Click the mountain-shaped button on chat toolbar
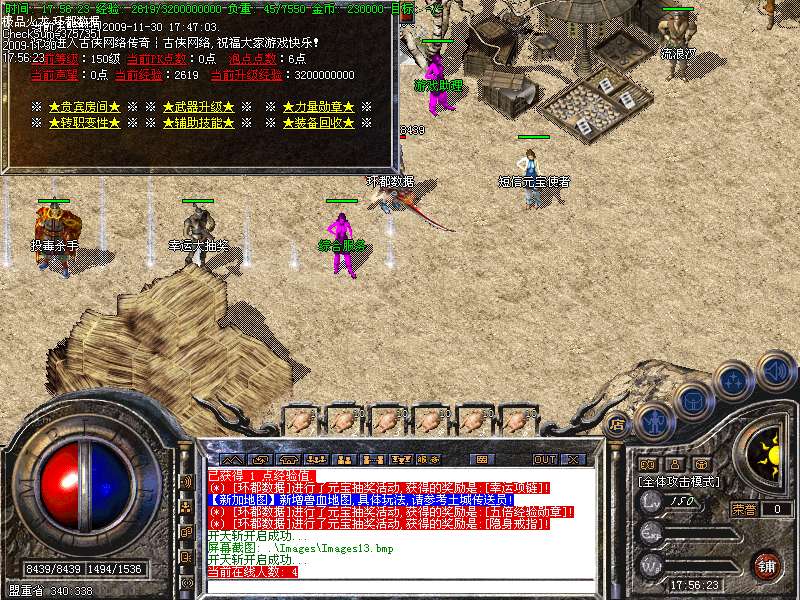Image resolution: width=800 pixels, height=600 pixels. (232, 459)
